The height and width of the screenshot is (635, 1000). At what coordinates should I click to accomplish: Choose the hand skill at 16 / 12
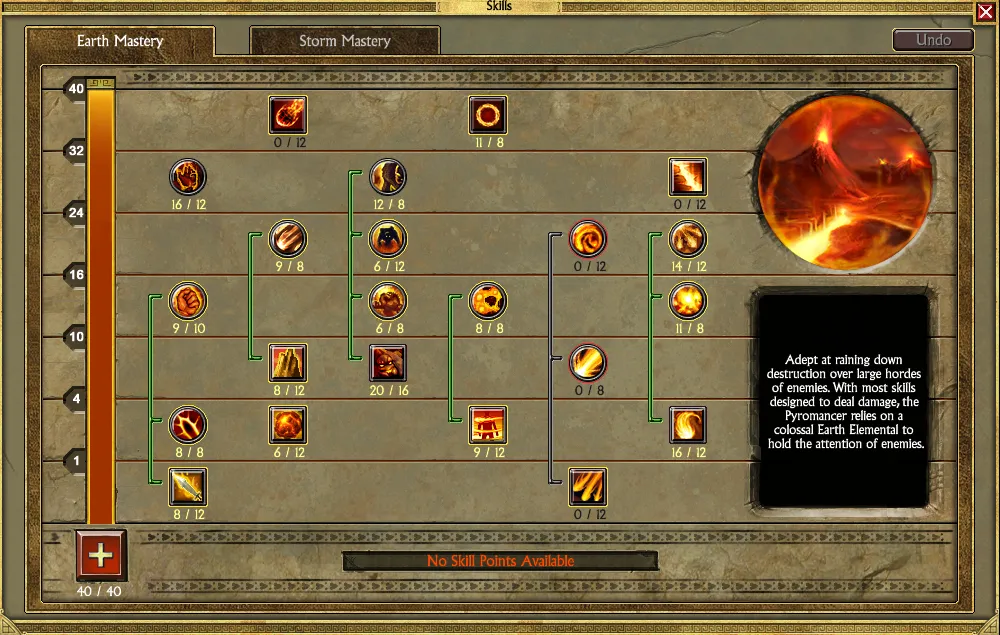(x=188, y=177)
